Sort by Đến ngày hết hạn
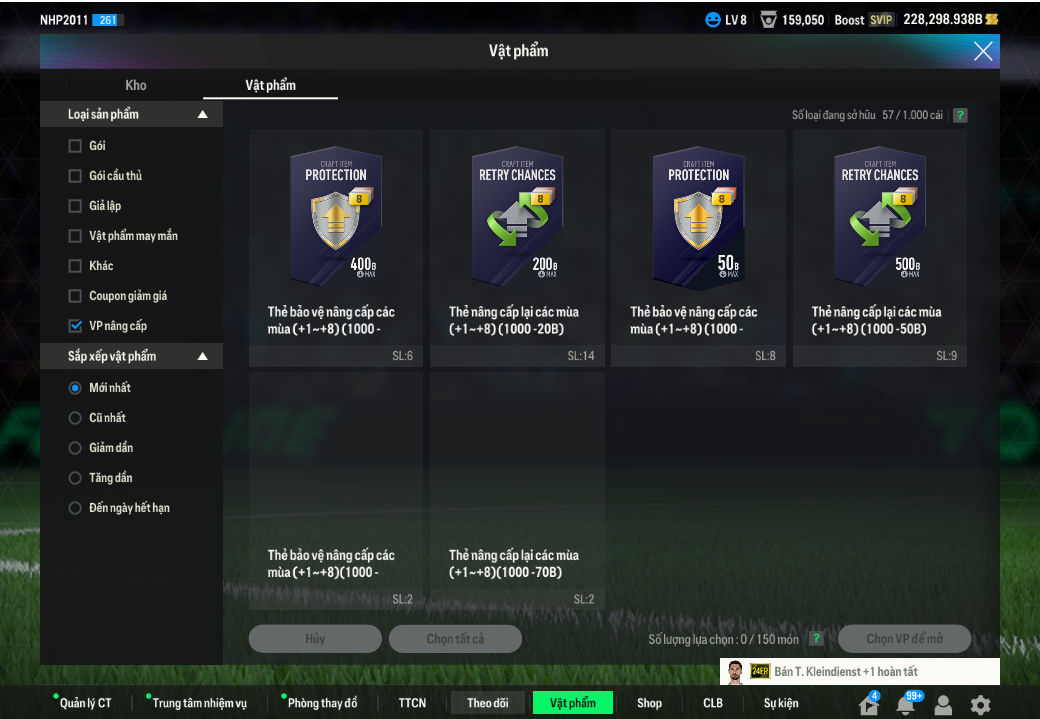 click(75, 508)
